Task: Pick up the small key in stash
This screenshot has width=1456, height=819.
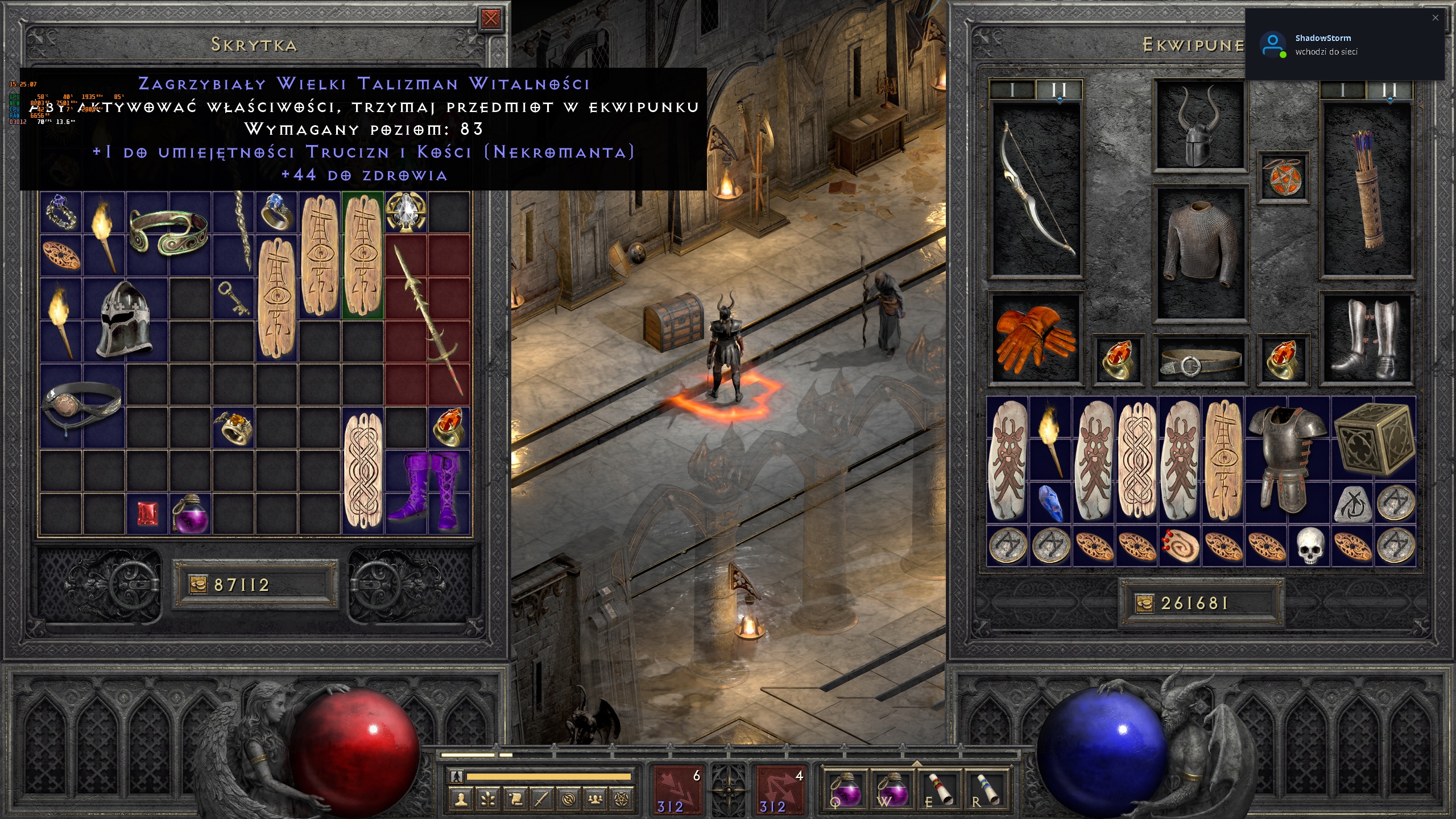Action: 233,298
